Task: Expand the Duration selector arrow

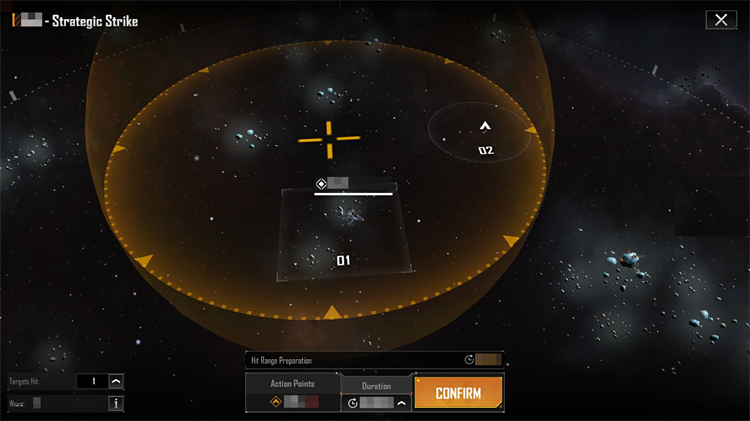Action: click(402, 403)
